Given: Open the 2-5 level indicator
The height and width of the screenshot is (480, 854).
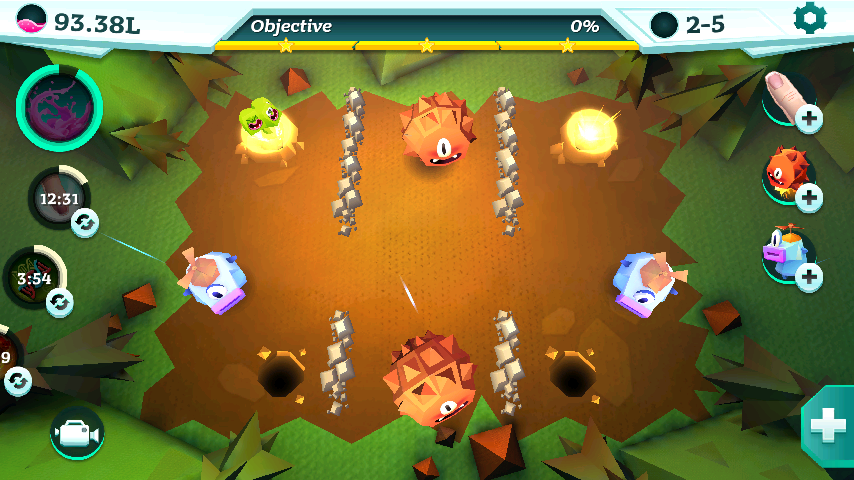Looking at the screenshot, I should 690,24.
